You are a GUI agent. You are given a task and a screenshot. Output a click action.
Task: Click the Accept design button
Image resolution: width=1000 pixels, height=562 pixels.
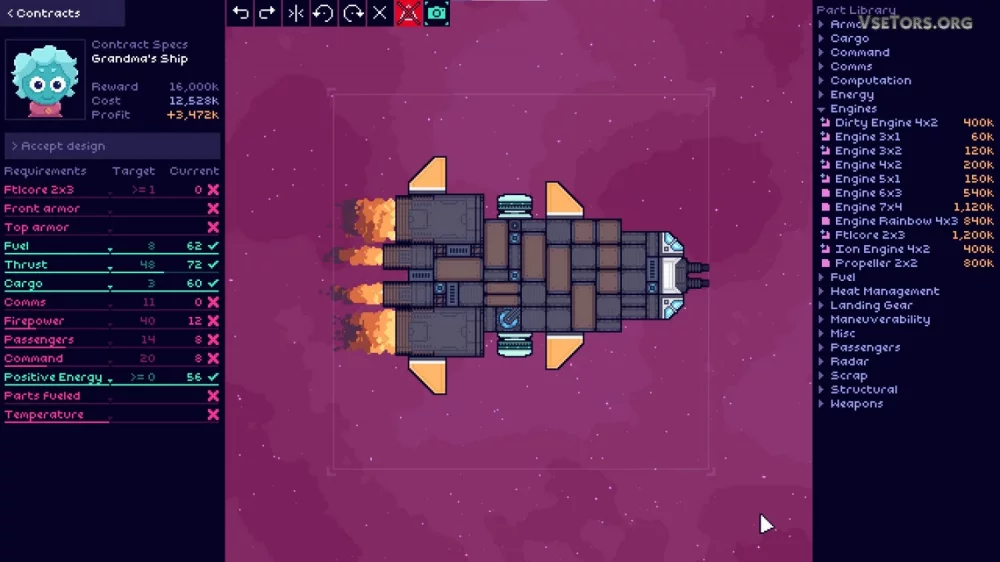pos(62,146)
